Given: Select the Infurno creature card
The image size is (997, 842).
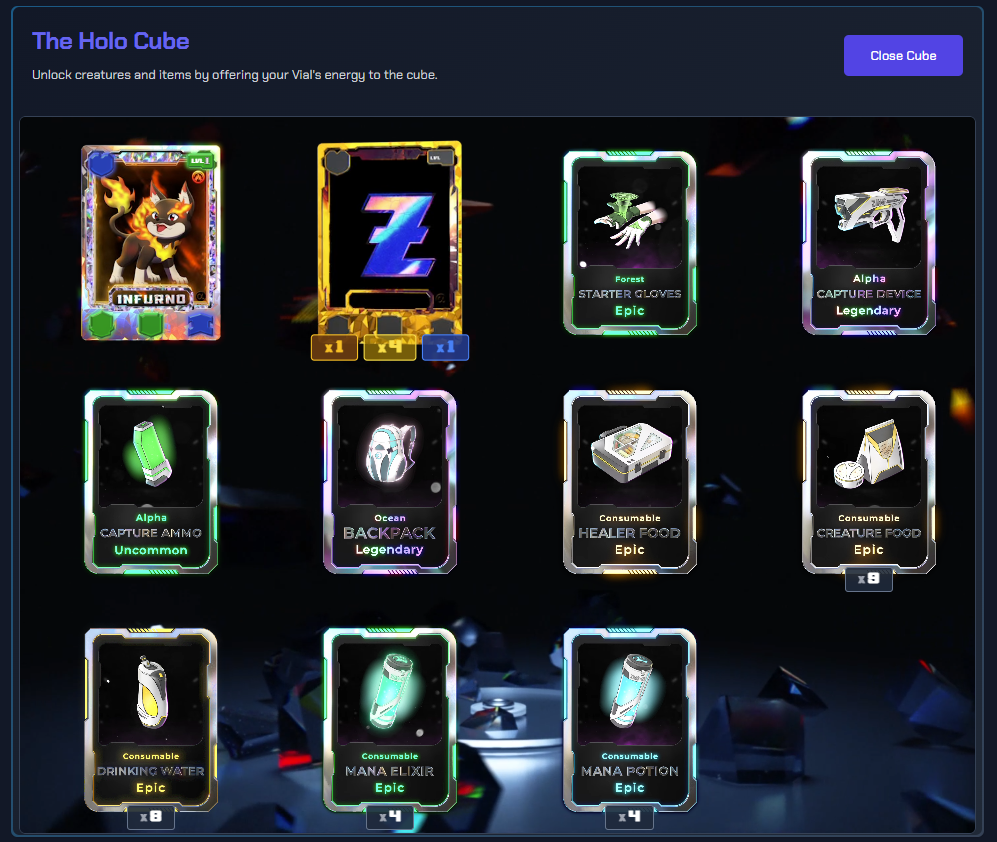Looking at the screenshot, I should click(151, 242).
